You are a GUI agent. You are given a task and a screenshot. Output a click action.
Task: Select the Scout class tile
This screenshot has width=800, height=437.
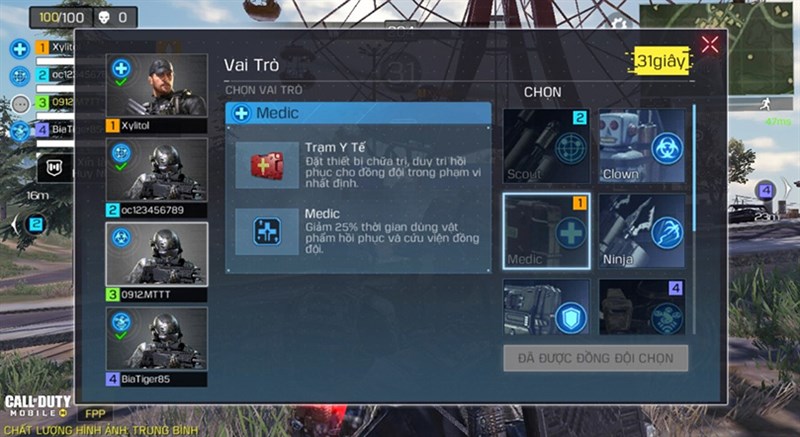click(x=545, y=146)
